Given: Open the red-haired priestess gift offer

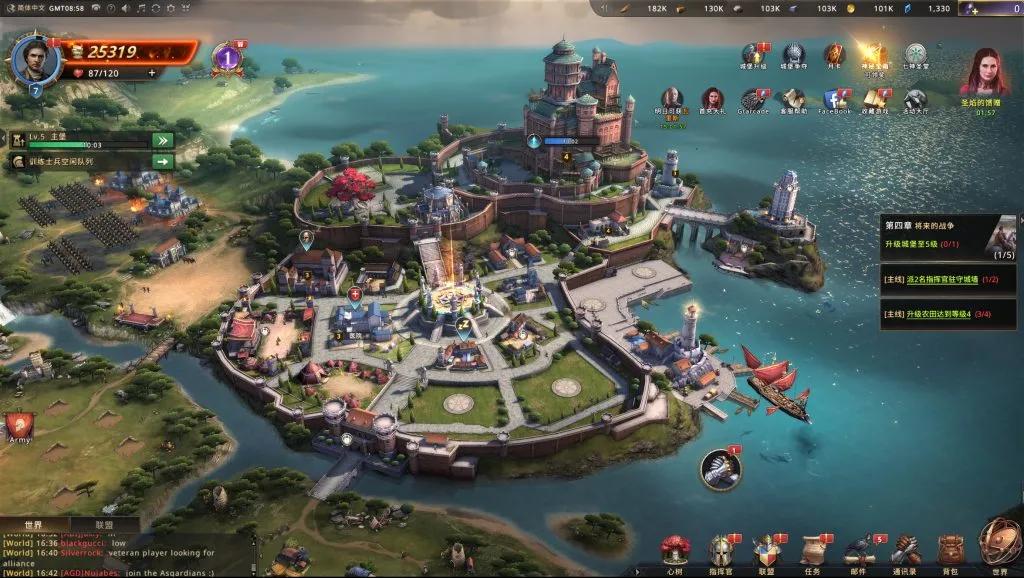Looking at the screenshot, I should (984, 73).
